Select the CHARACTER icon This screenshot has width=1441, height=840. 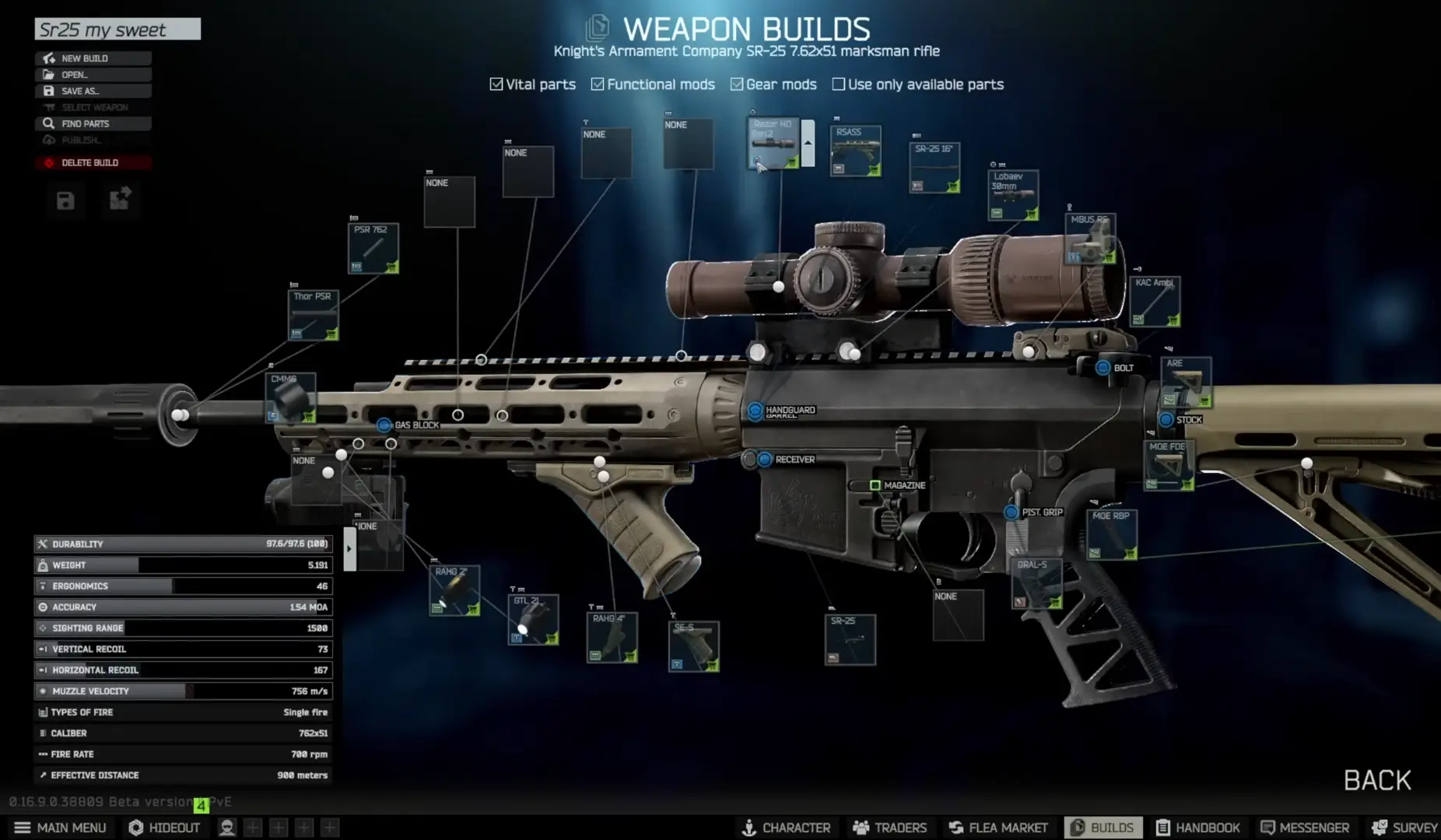749,828
